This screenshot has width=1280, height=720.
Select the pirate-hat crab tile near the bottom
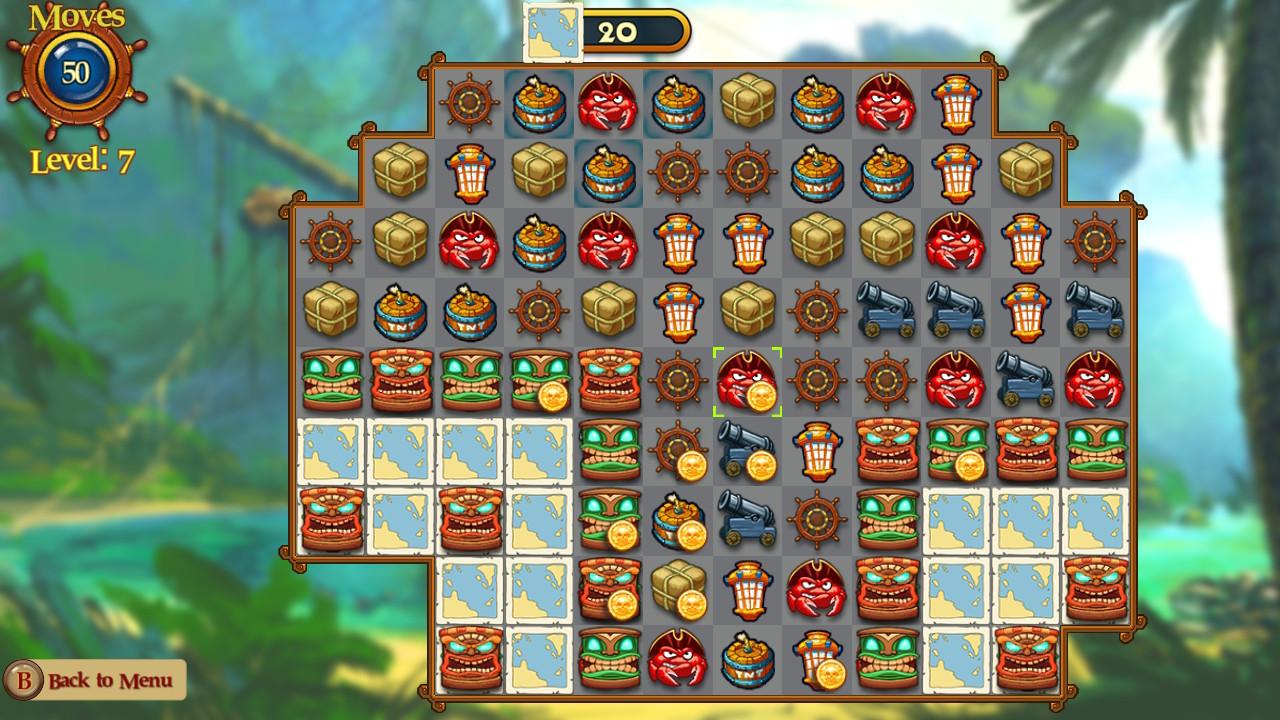(x=677, y=658)
